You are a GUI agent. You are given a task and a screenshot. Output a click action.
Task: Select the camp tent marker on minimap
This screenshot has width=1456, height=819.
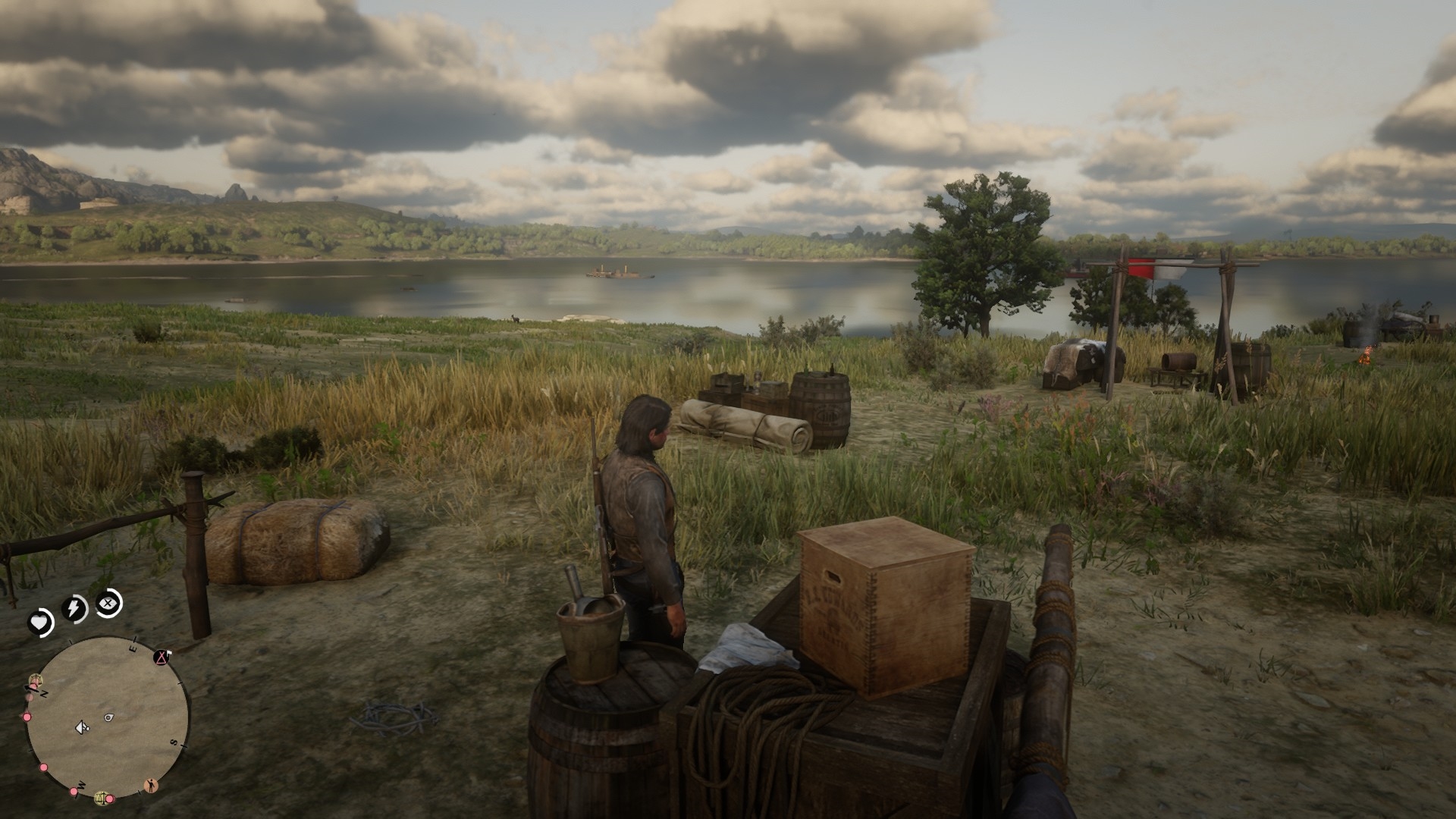tap(162, 657)
